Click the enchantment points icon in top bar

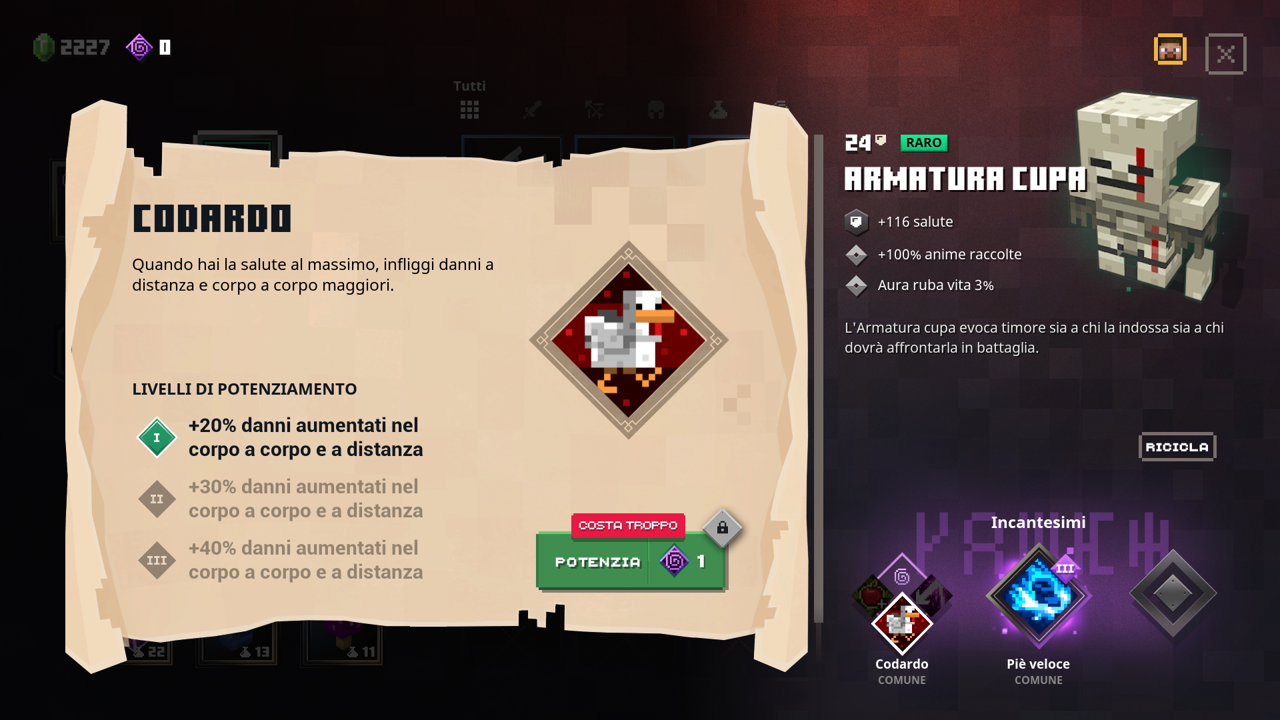138,46
